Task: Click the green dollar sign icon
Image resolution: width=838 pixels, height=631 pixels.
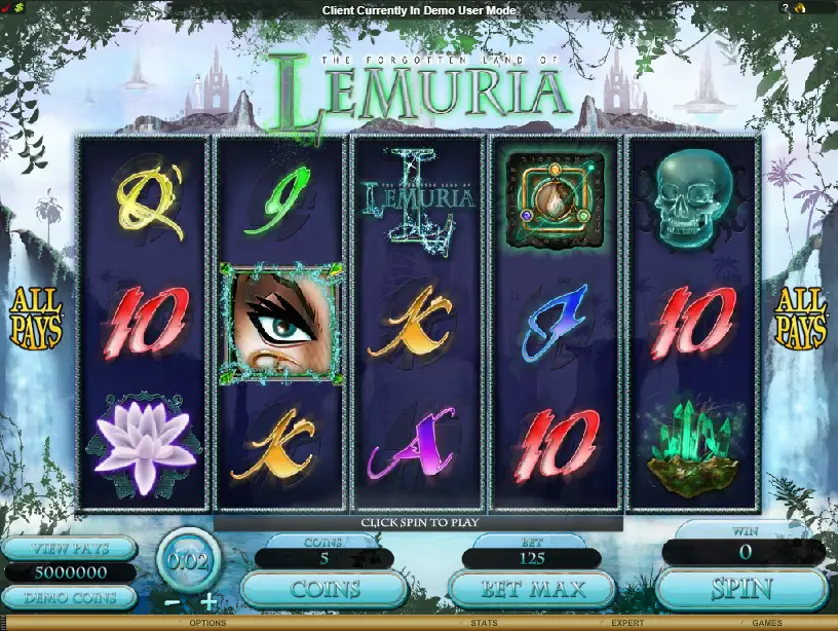Action: (x=19, y=8)
